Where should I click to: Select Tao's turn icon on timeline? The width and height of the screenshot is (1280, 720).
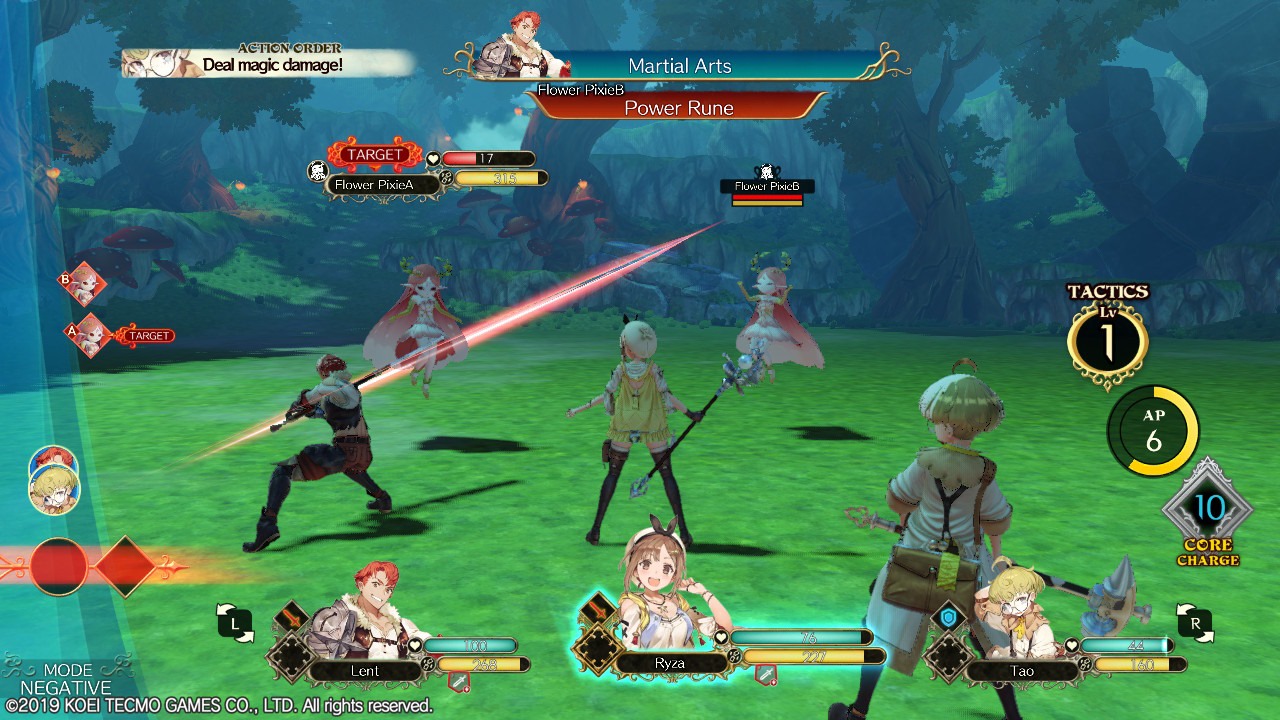(x=54, y=492)
